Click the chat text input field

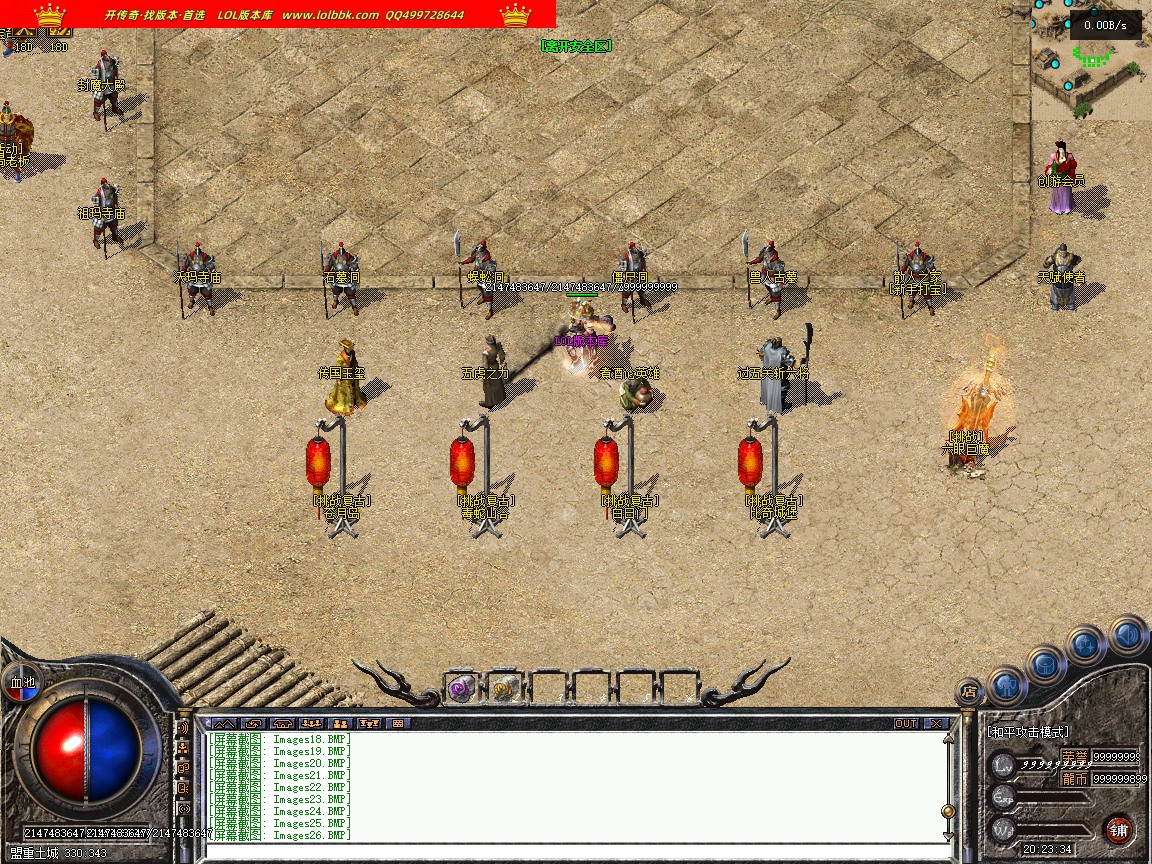(x=570, y=850)
